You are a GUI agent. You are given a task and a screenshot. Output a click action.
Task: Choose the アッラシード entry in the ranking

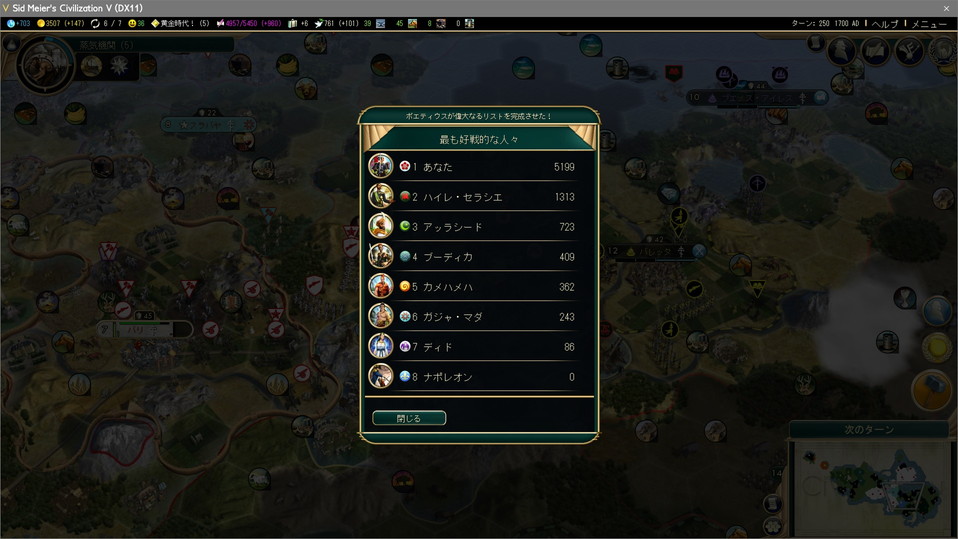[x=479, y=227]
